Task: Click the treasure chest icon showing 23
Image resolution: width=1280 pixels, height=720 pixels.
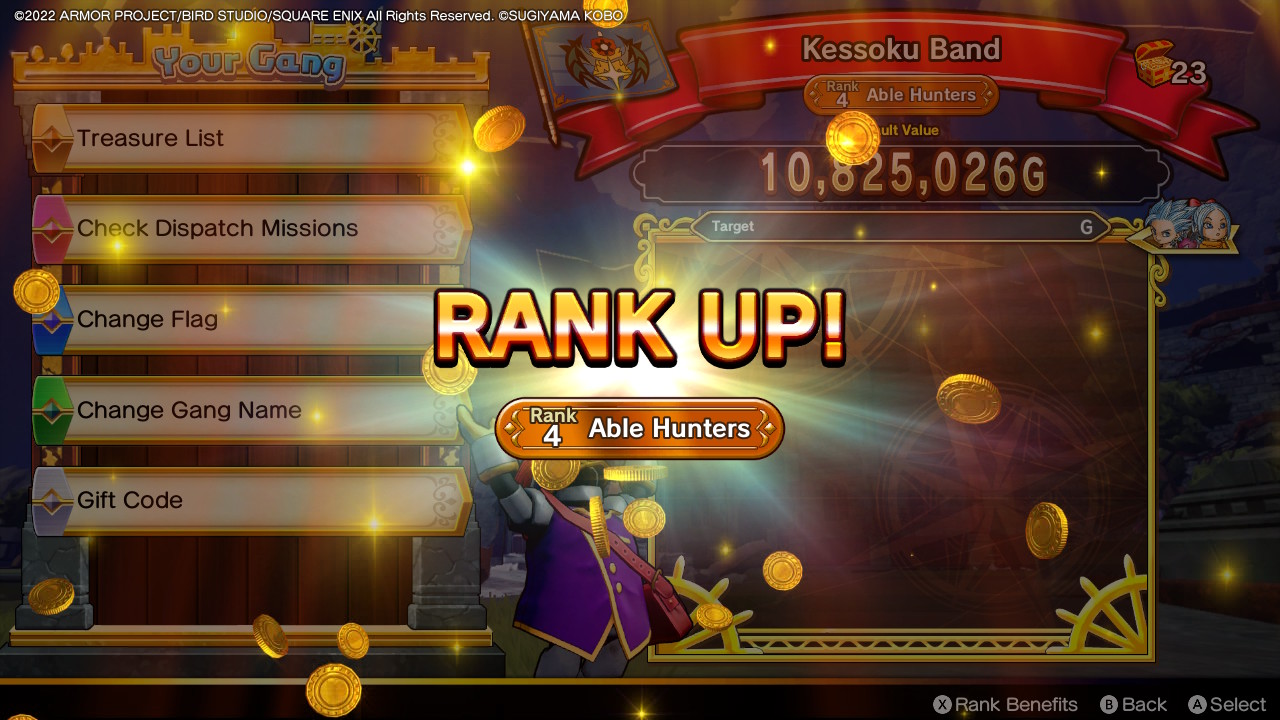Action: click(x=1156, y=62)
